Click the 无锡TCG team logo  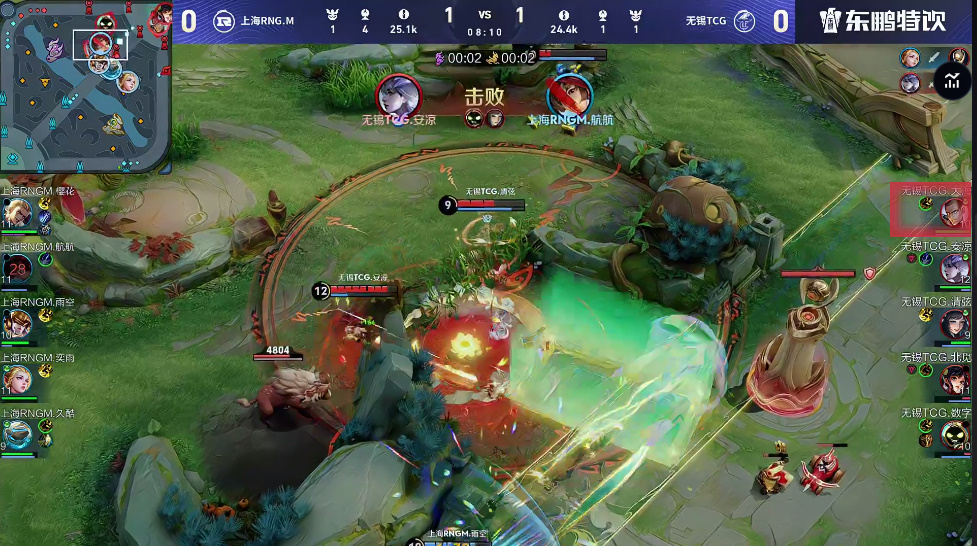click(x=744, y=20)
